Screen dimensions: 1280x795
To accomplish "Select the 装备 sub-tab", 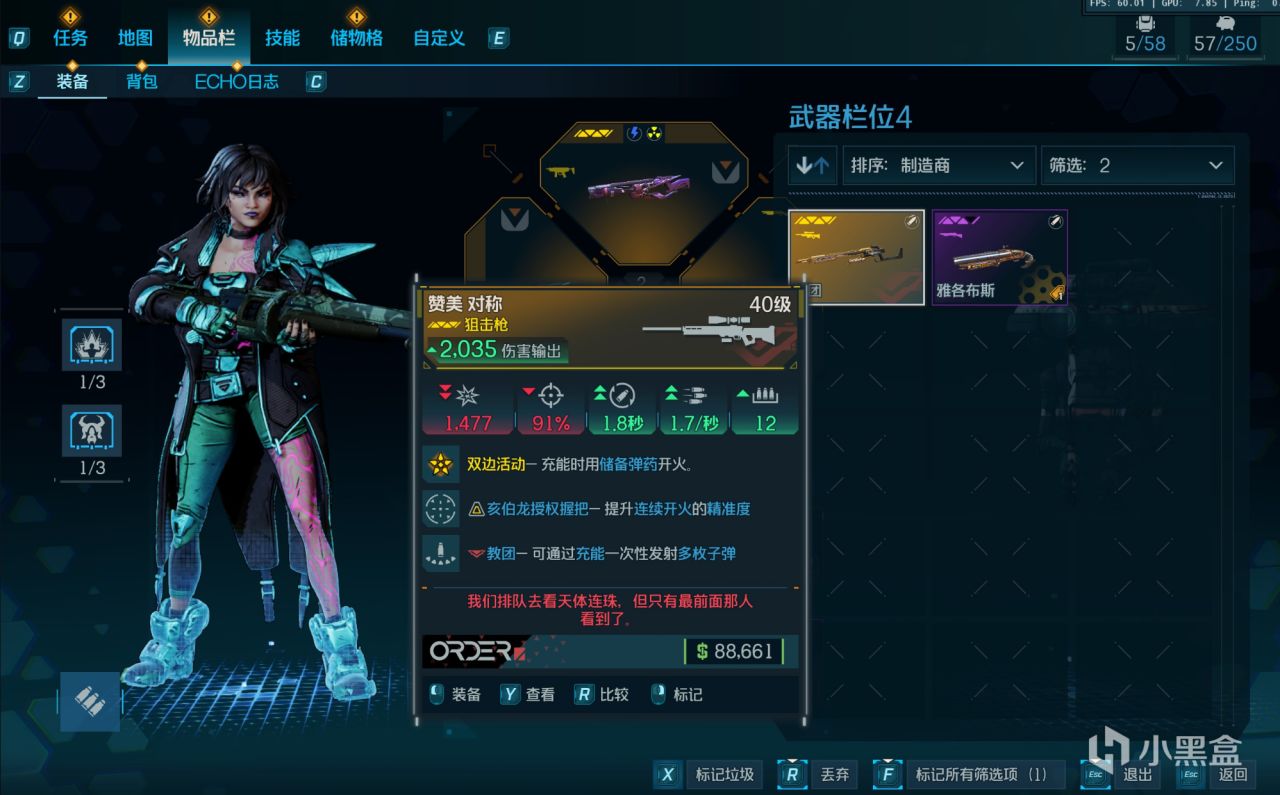I will pos(72,82).
